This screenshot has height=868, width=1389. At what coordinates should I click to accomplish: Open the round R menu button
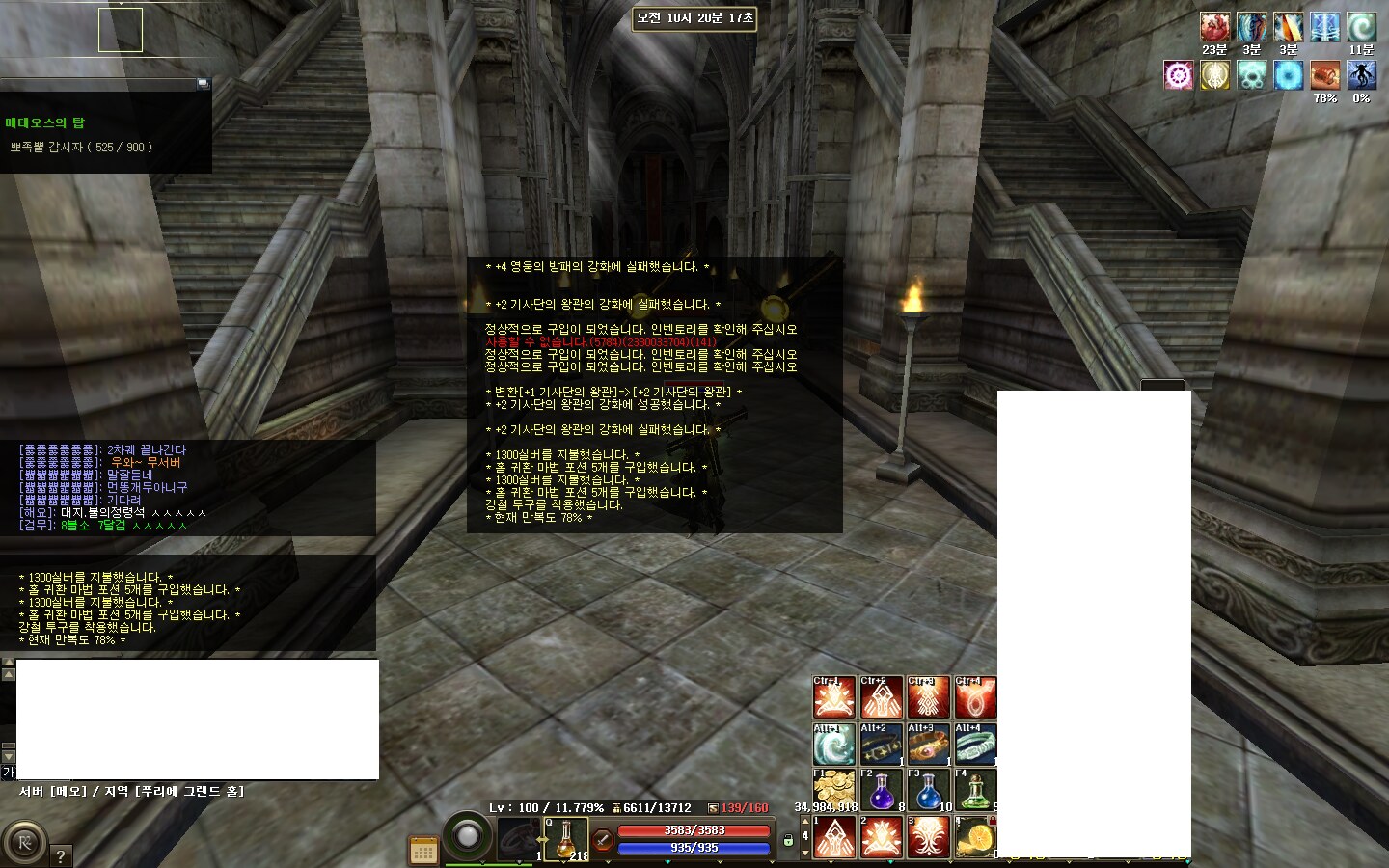click(25, 843)
